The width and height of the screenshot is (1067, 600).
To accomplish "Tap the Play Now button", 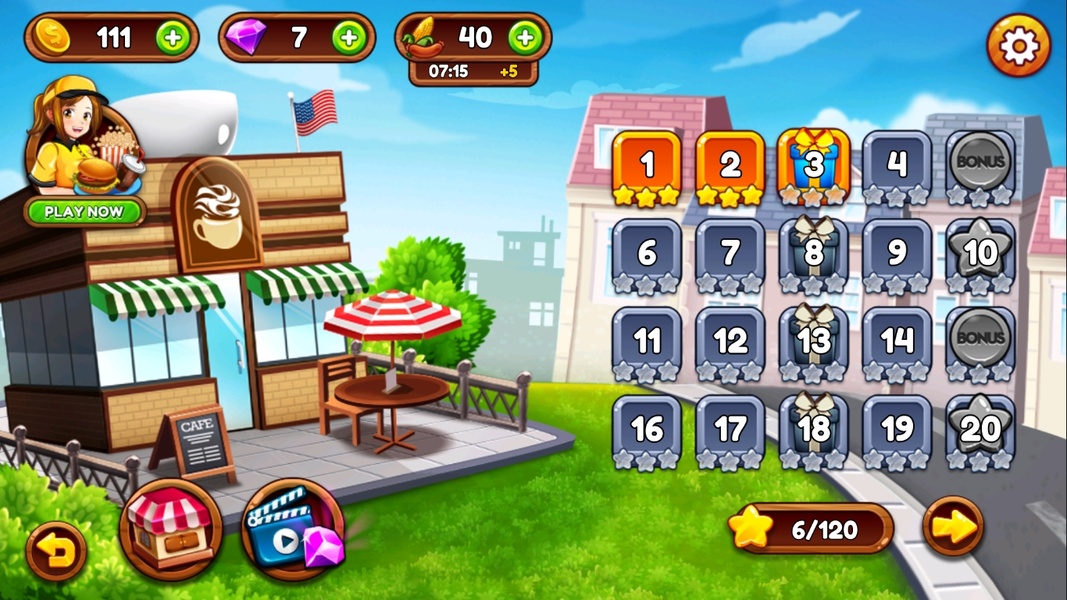I will [85, 212].
